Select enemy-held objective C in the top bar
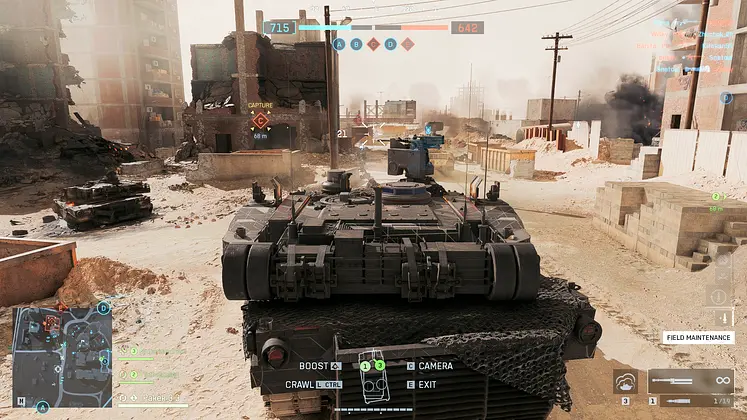 [x=373, y=44]
